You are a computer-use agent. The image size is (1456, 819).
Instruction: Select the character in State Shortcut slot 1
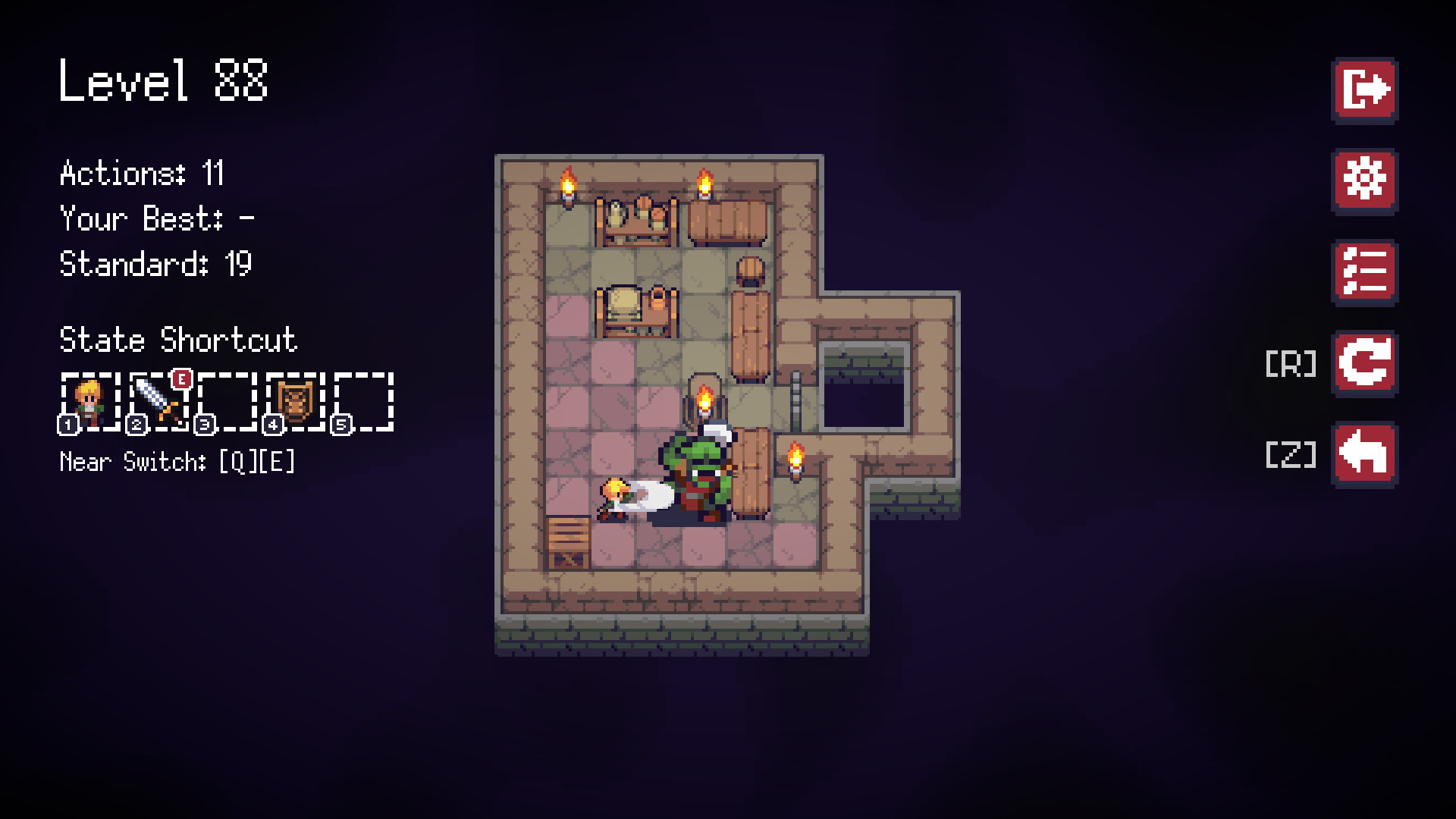tap(89, 402)
